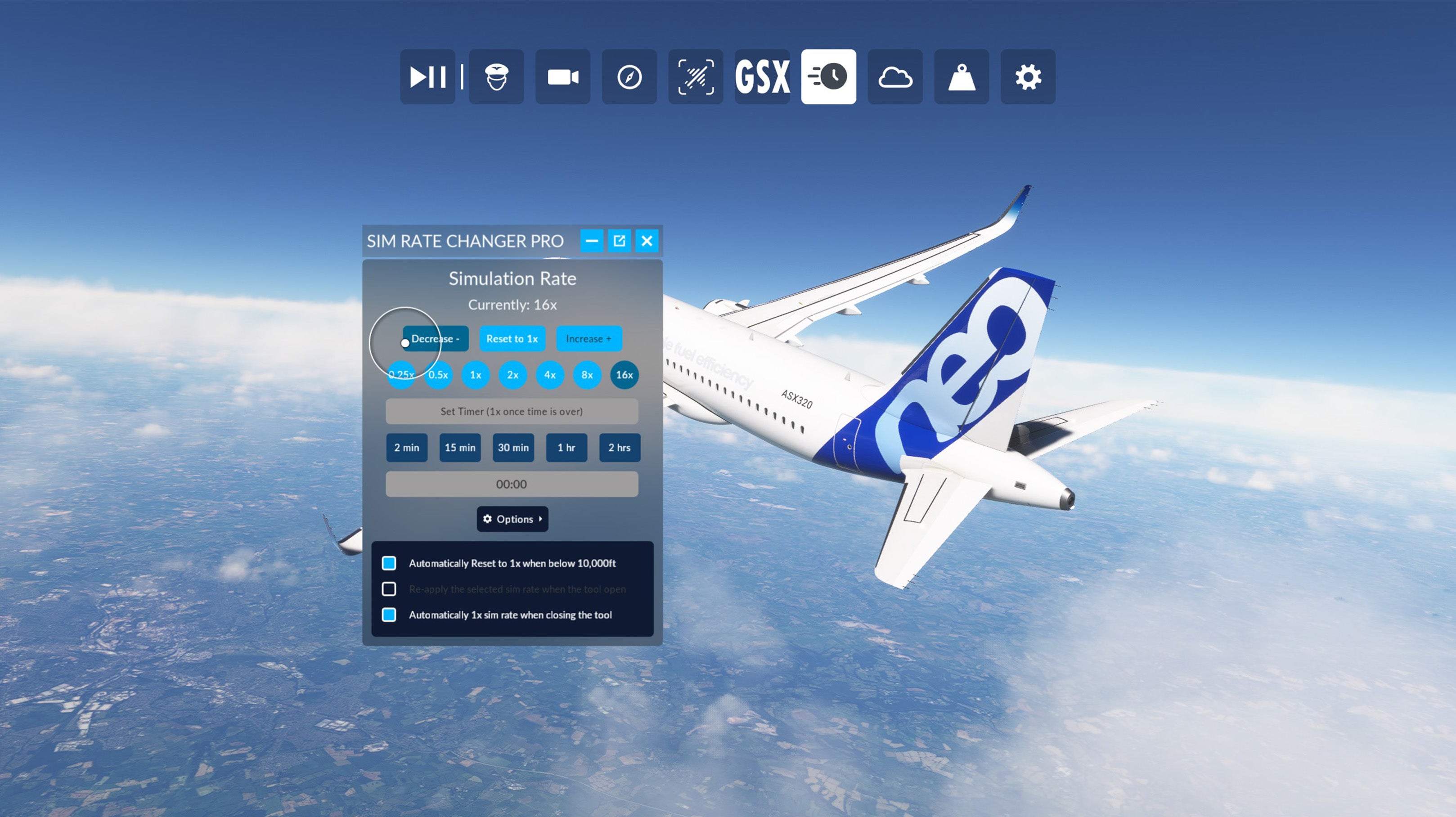Viewport: 1456px width, 817px height.
Task: Set the timer to 15 min
Action: coord(459,448)
